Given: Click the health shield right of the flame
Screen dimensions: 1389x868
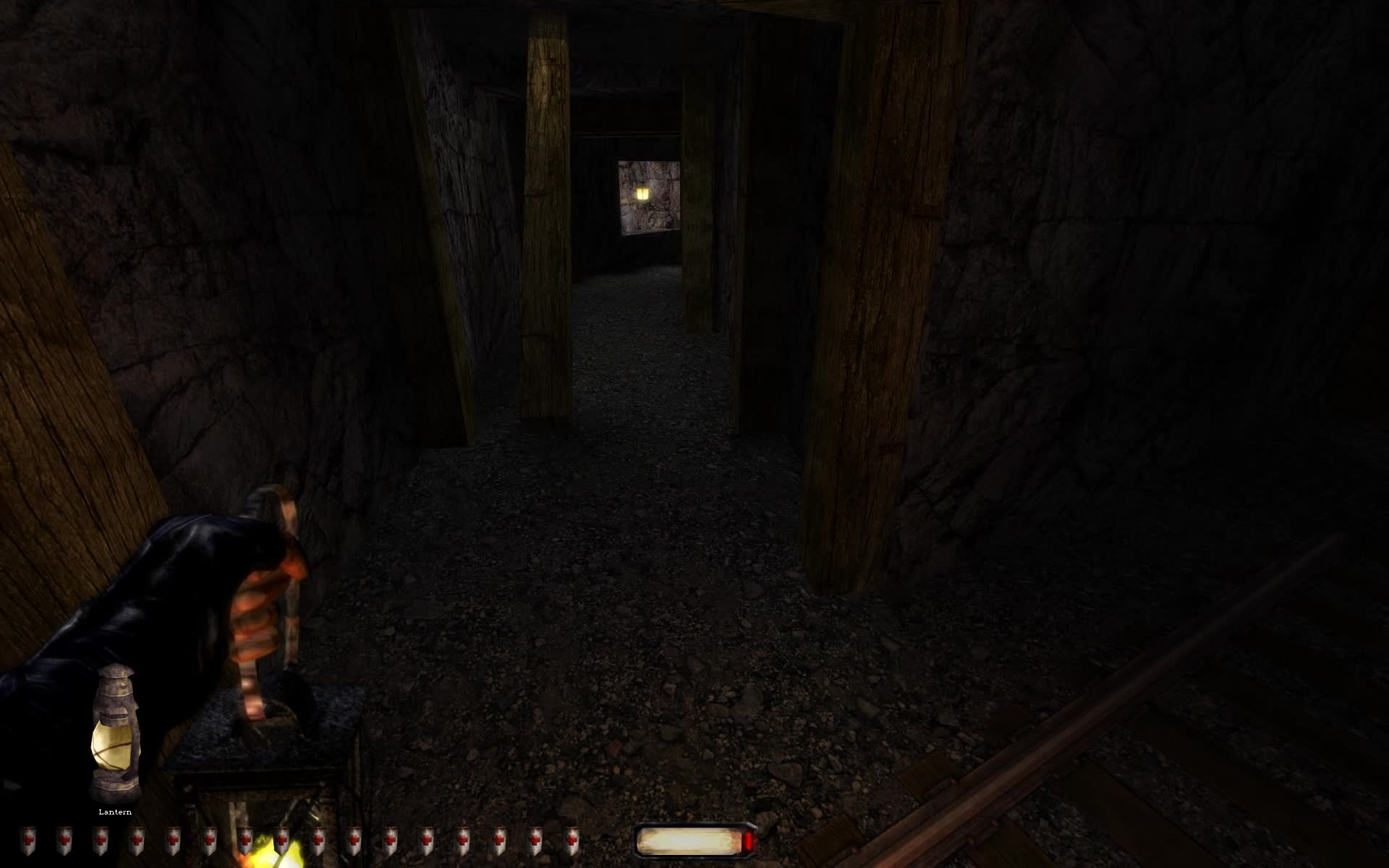Looking at the screenshot, I should 320,841.
